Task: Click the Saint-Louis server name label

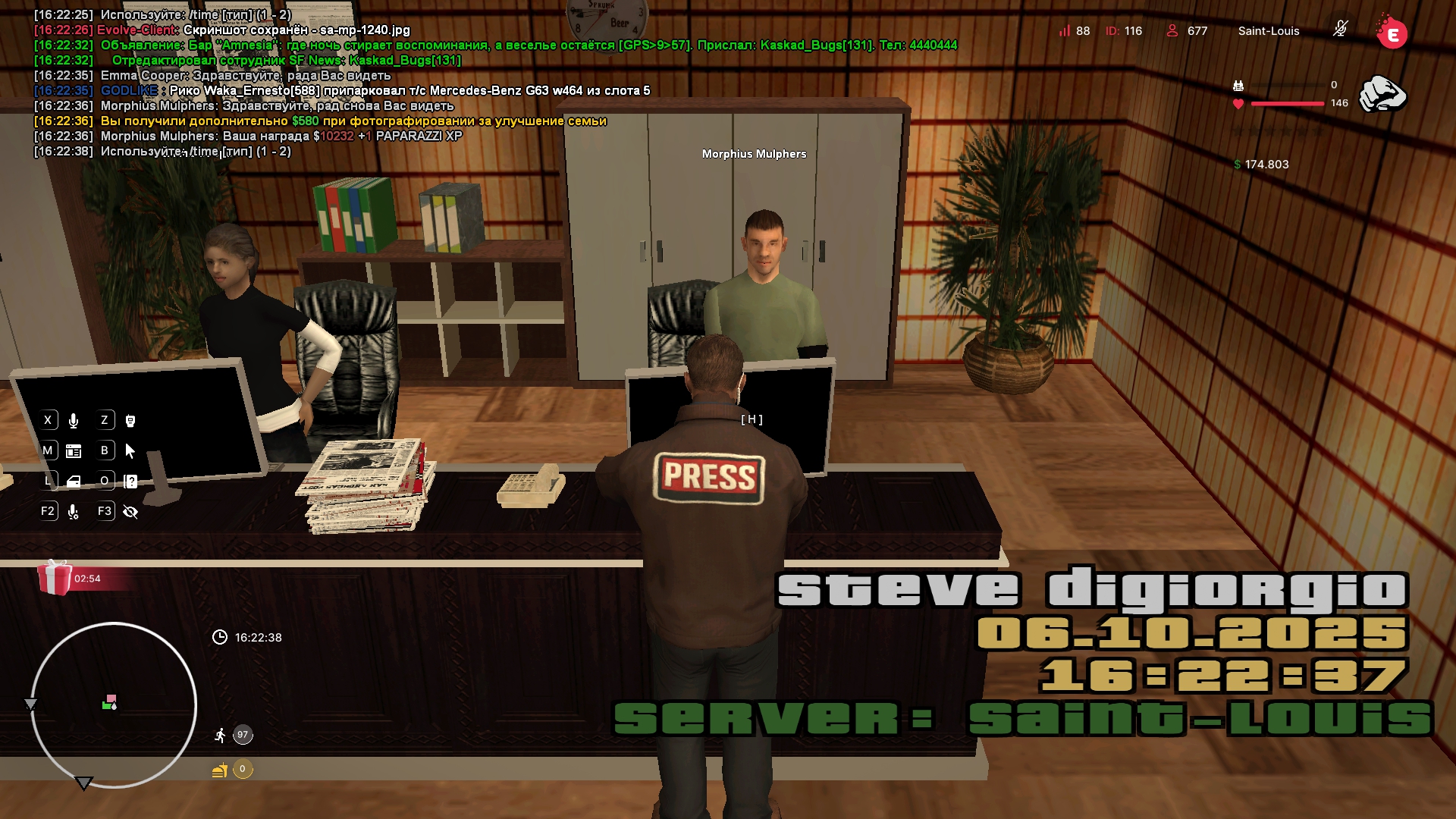Action: pos(1269,31)
